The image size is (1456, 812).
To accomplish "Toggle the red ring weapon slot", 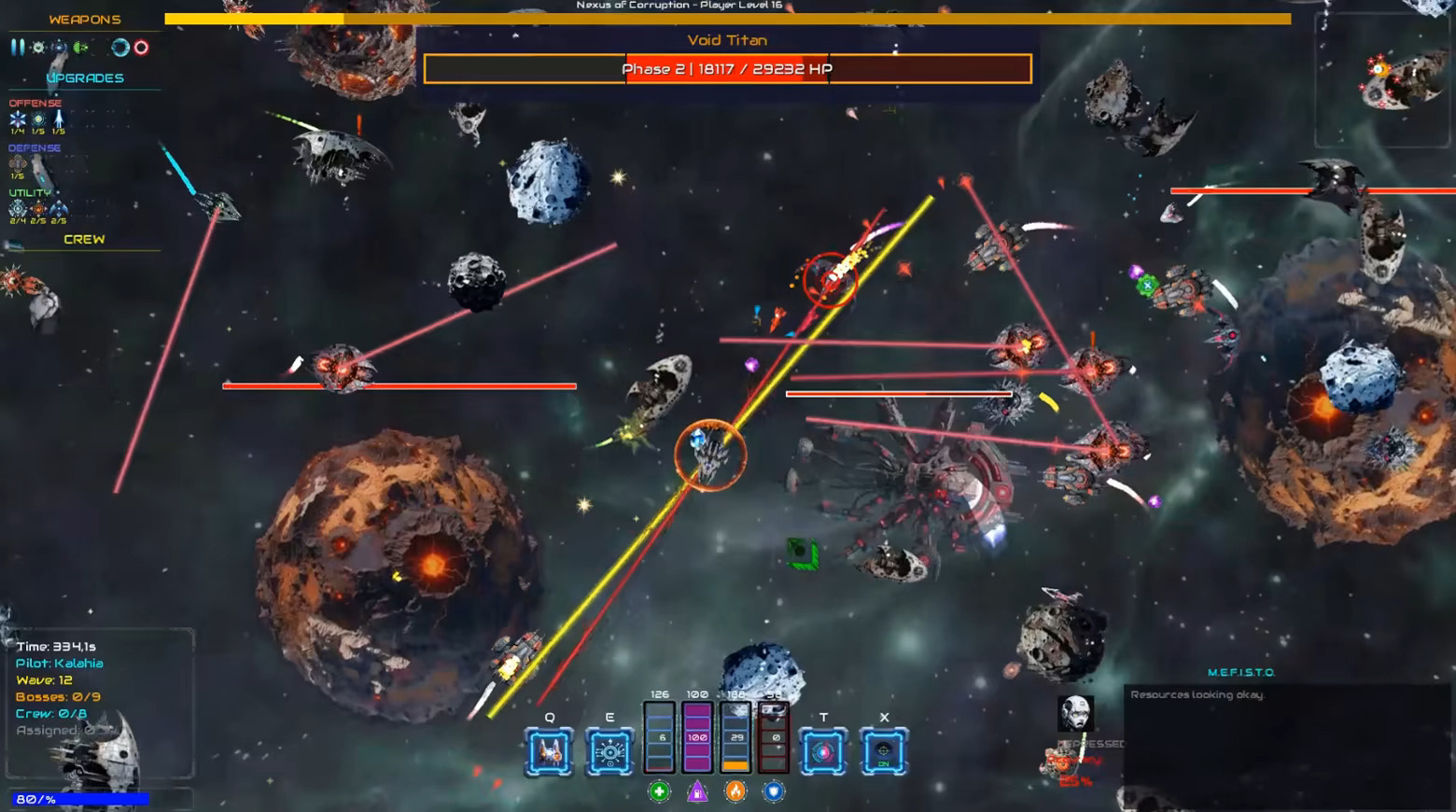I will (x=141, y=48).
